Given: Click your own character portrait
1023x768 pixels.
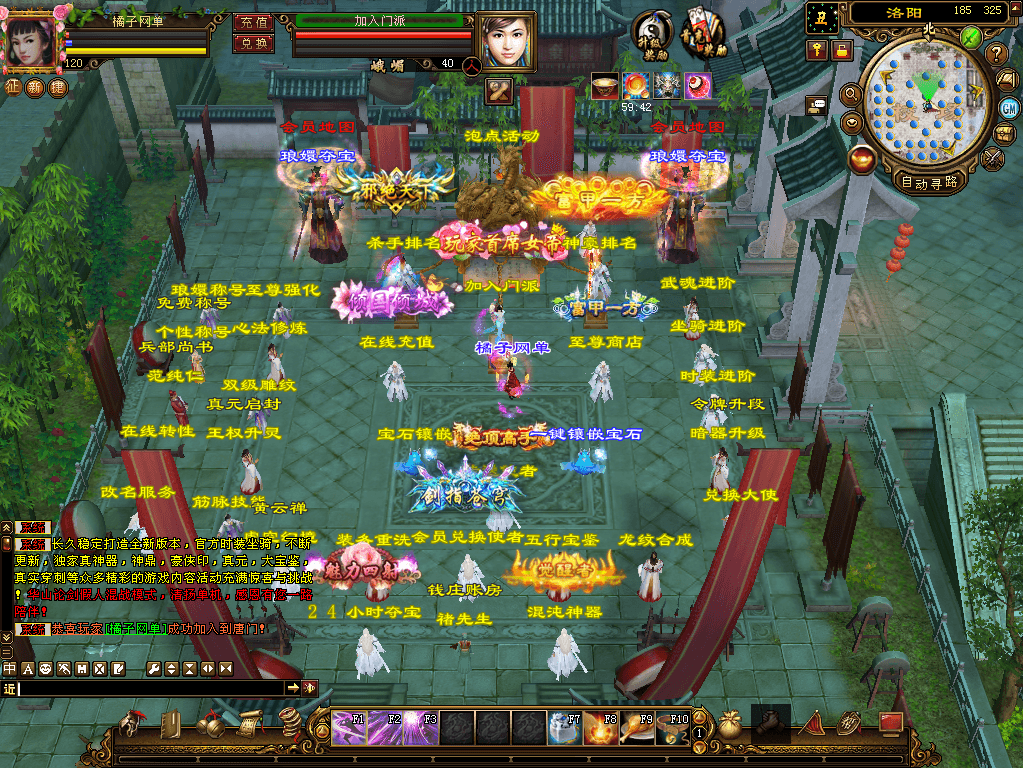Looking at the screenshot, I should [32, 40].
